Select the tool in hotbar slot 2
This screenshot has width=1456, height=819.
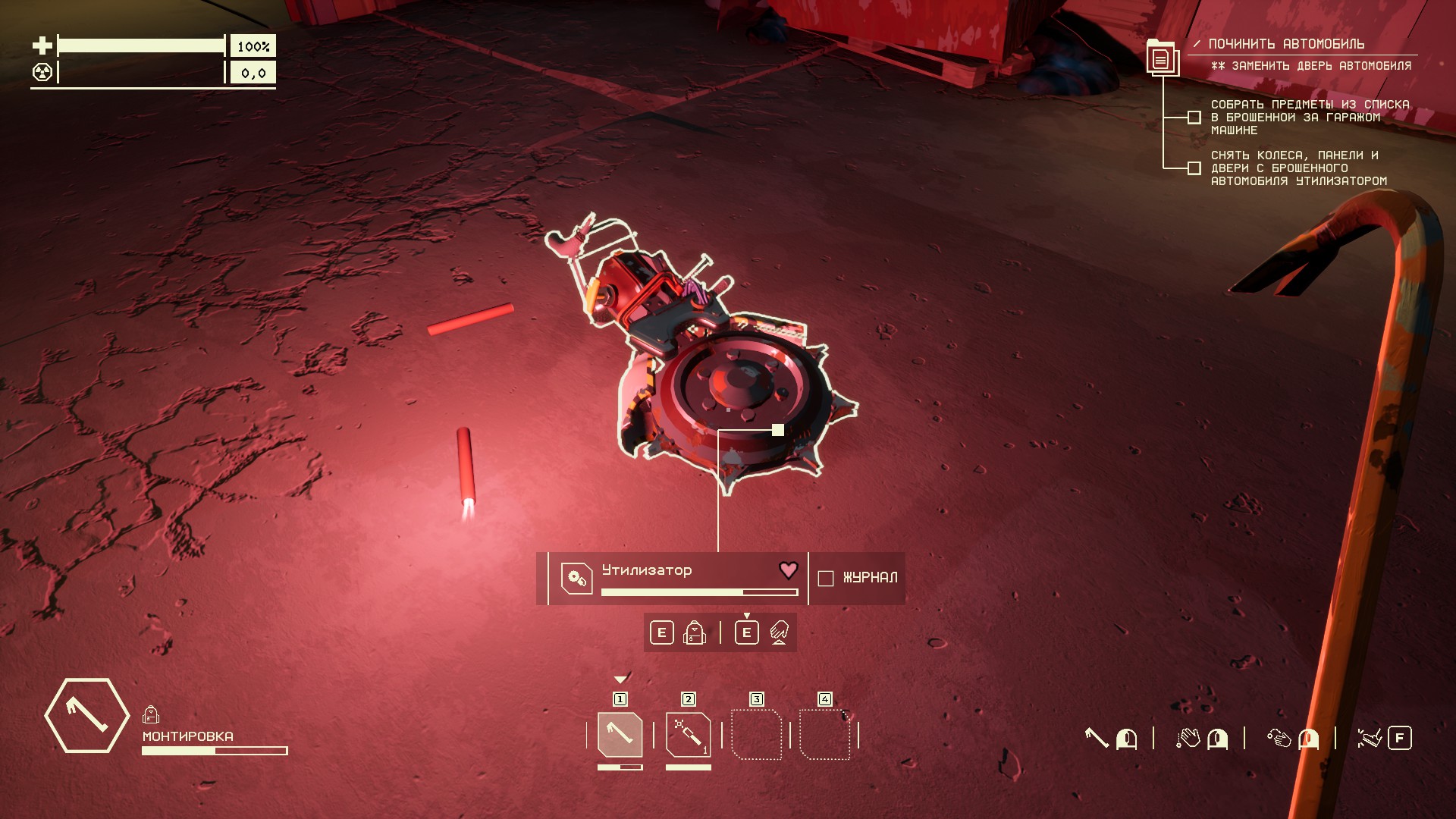coord(688,734)
